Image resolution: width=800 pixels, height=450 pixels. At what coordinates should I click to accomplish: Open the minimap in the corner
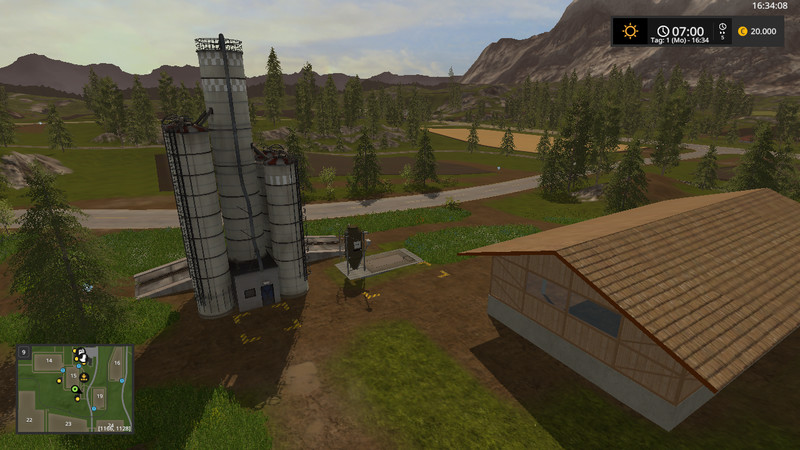(75, 389)
